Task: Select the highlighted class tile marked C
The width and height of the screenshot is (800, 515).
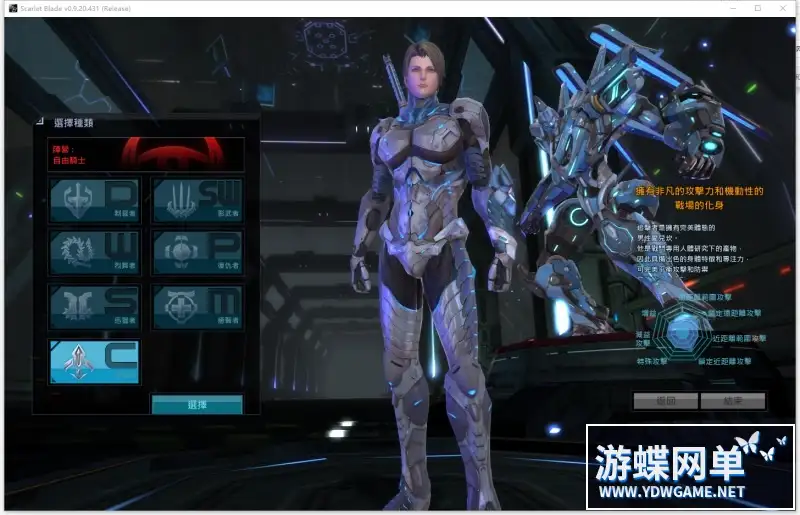Action: tap(95, 361)
